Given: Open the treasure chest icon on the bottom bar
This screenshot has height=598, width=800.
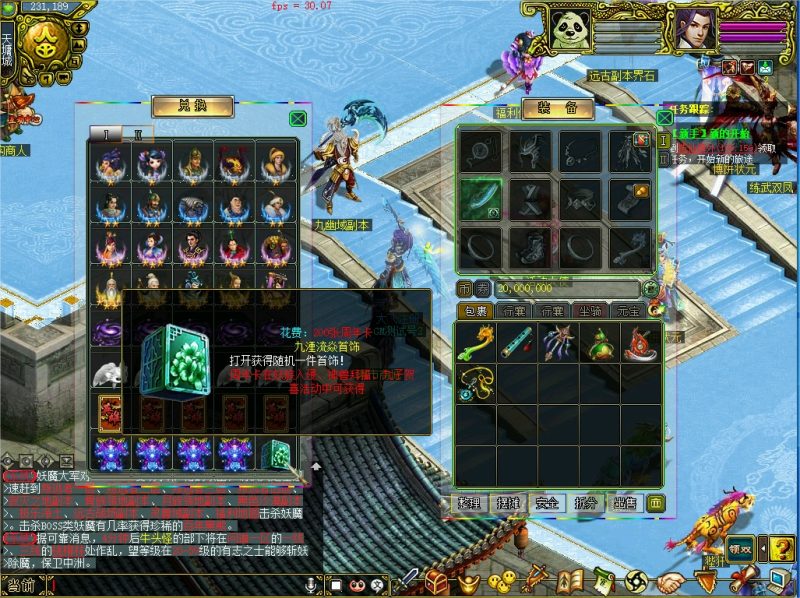Looking at the screenshot, I should tap(436, 580).
